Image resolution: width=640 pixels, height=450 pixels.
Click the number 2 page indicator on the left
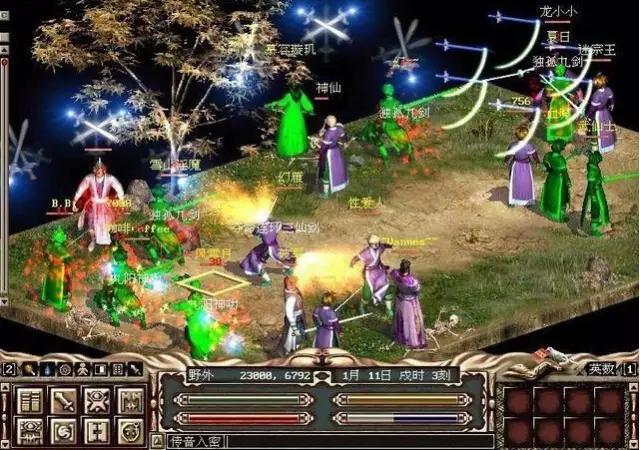coord(8,369)
